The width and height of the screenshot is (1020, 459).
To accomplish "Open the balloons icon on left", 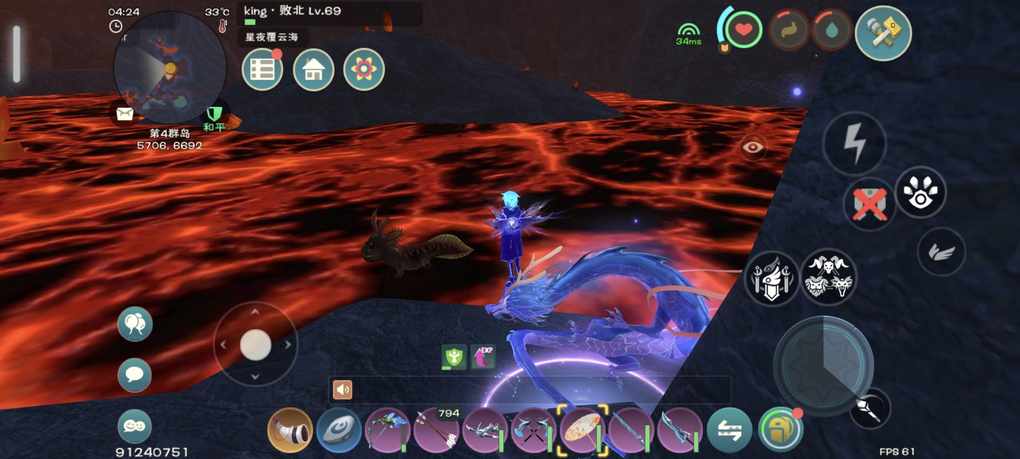I will click(135, 324).
